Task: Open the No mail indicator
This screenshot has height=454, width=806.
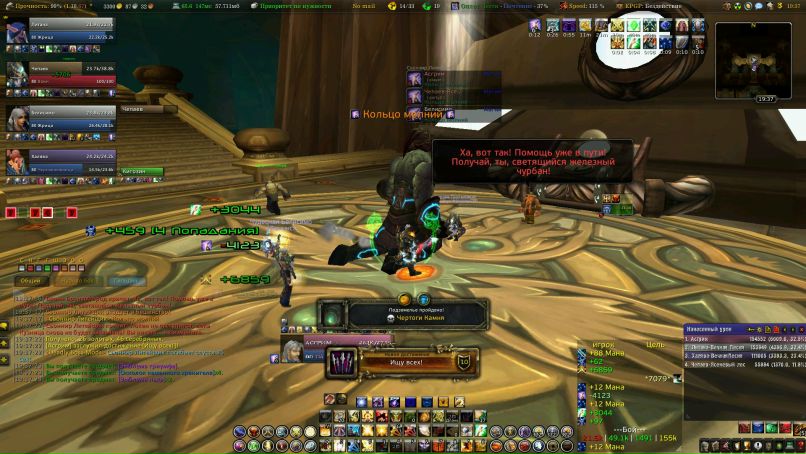Action: pyautogui.click(x=365, y=6)
